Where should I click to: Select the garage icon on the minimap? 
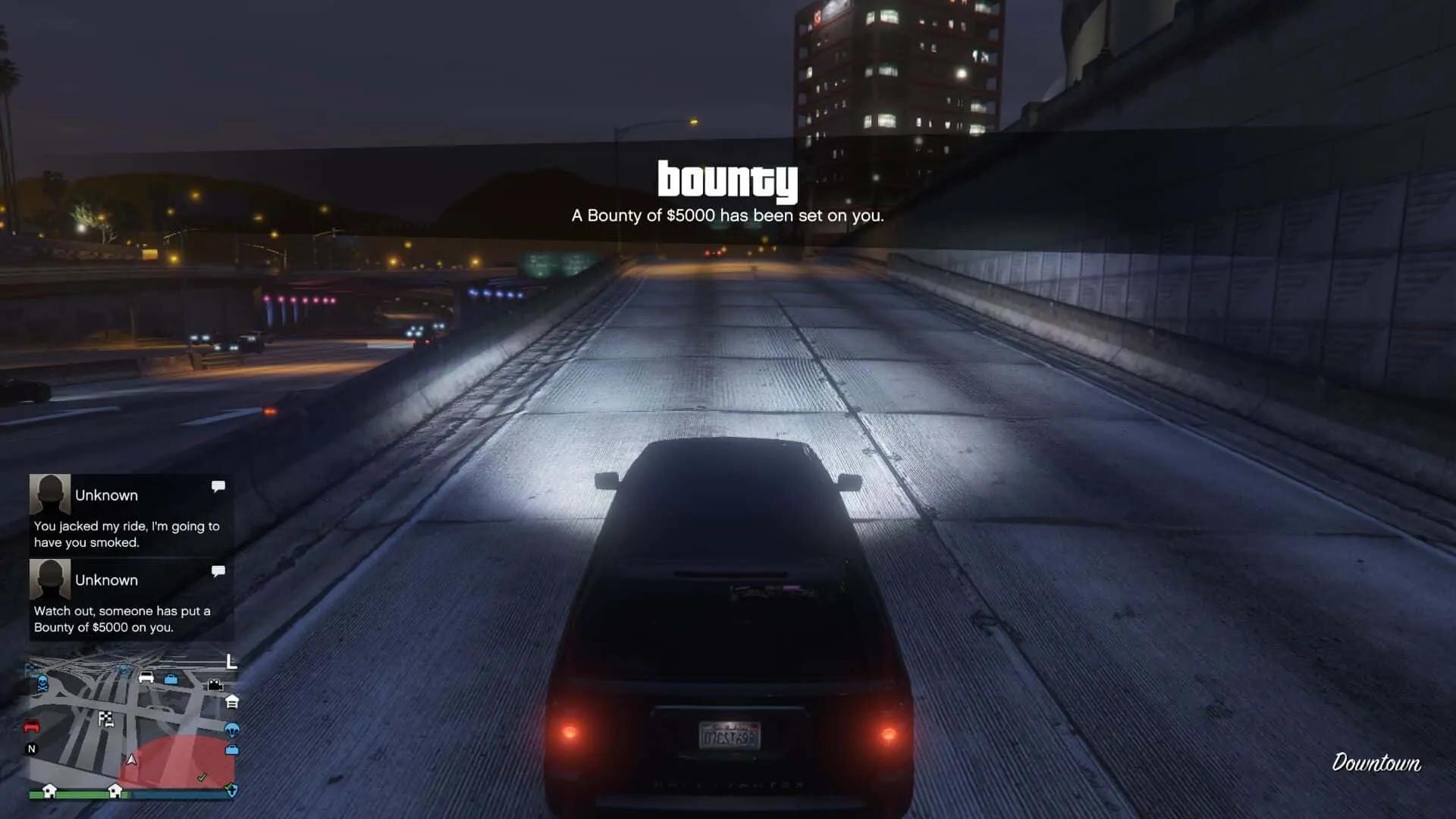[233, 702]
